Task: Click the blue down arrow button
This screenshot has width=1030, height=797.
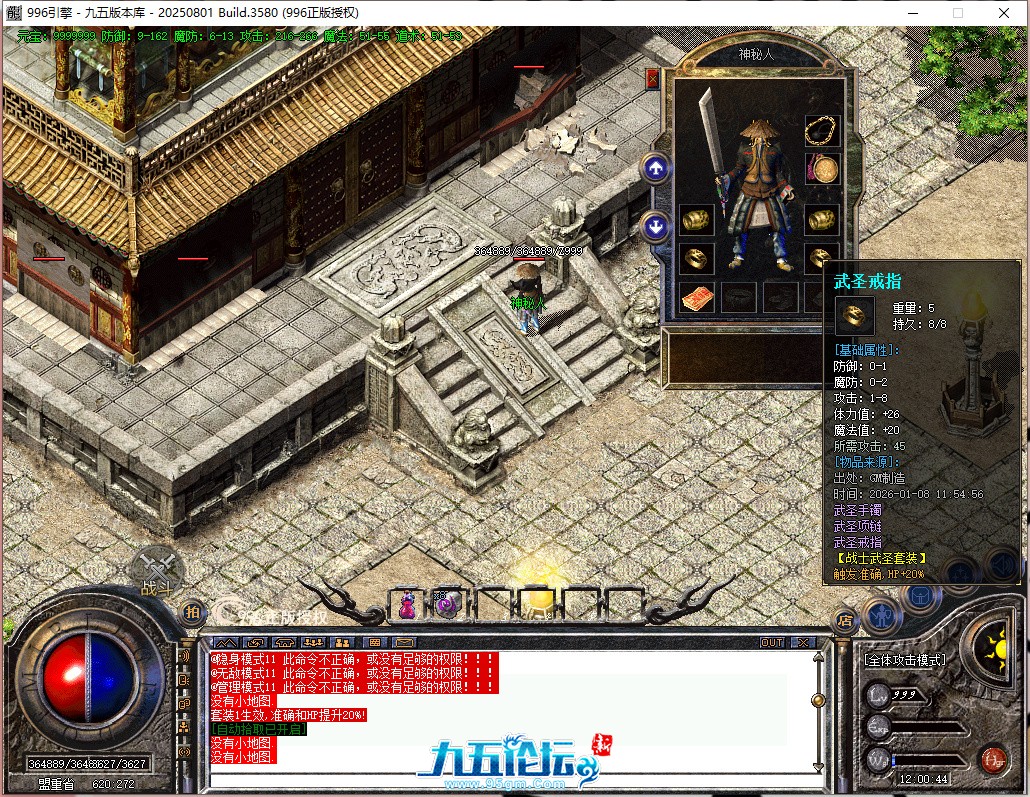Action: [x=656, y=226]
